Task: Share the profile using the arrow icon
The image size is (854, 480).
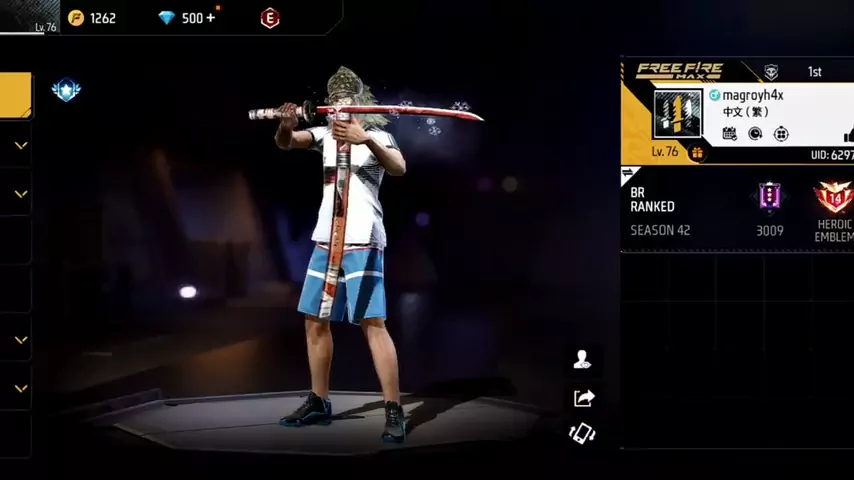Action: pyautogui.click(x=583, y=398)
